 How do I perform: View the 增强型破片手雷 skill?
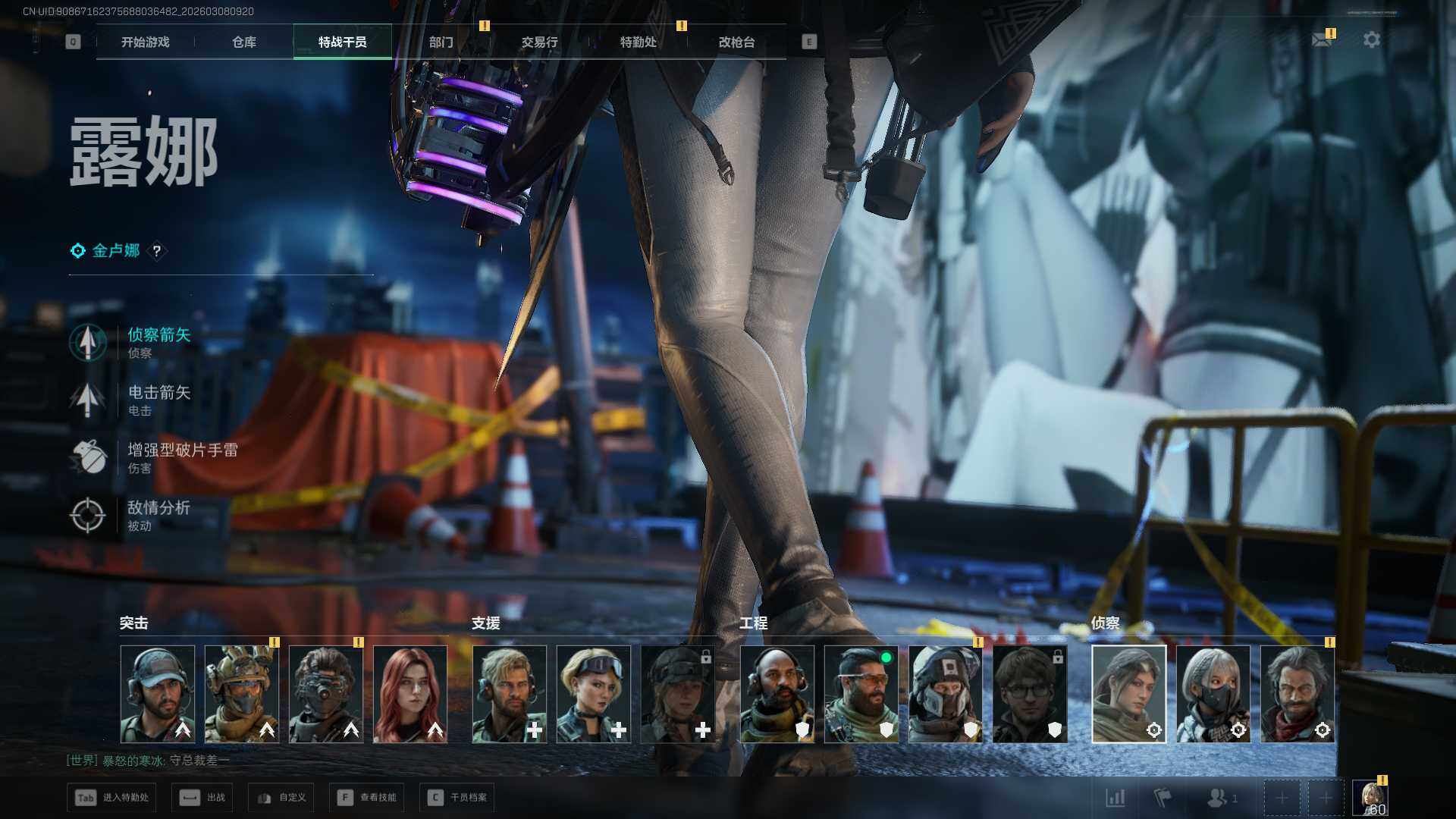pos(180,457)
